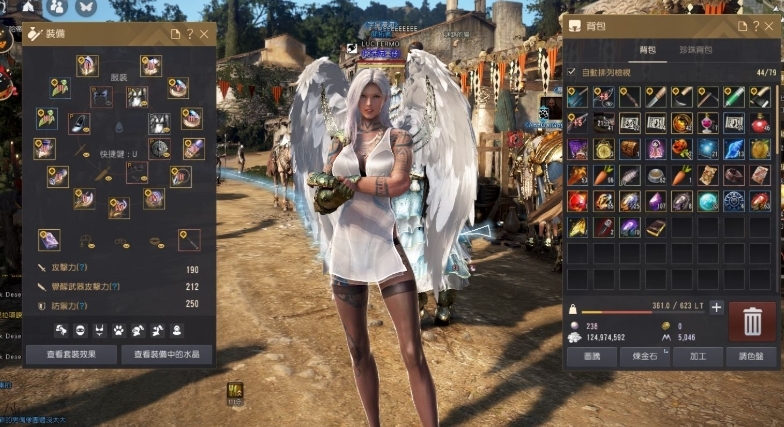The height and width of the screenshot is (427, 784).
Task: Open the 圖騰 totem button
Action: 592,356
